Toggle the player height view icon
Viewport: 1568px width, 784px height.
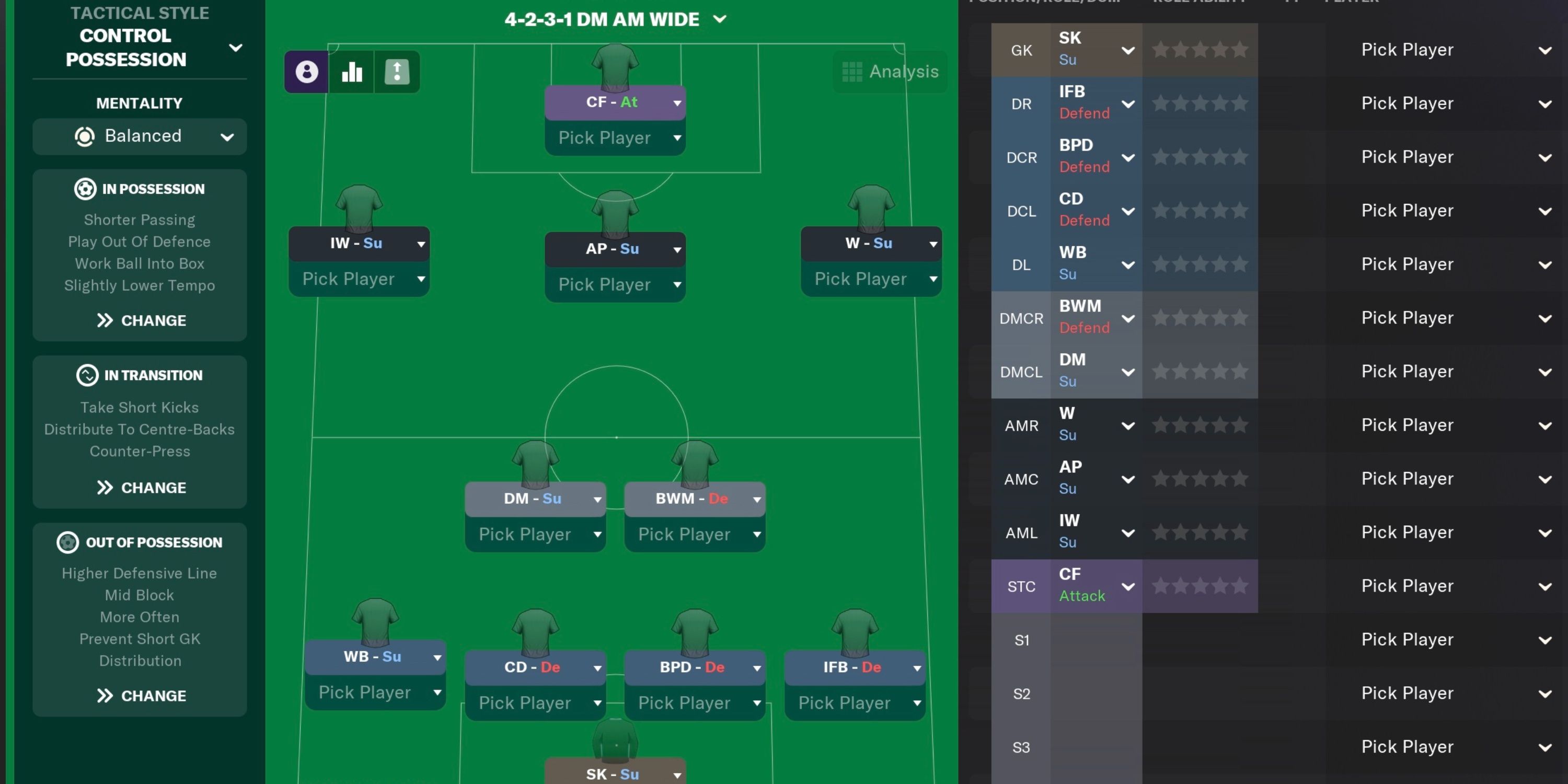pos(396,71)
